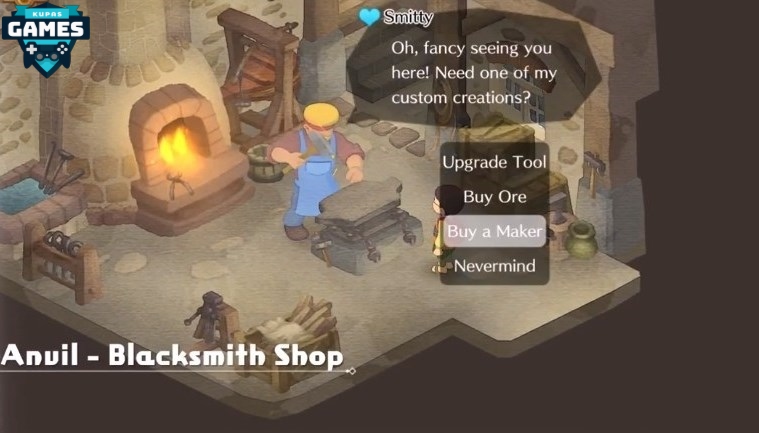Choose Nevermind to leave the conversation
The height and width of the screenshot is (433, 759).
[494, 266]
